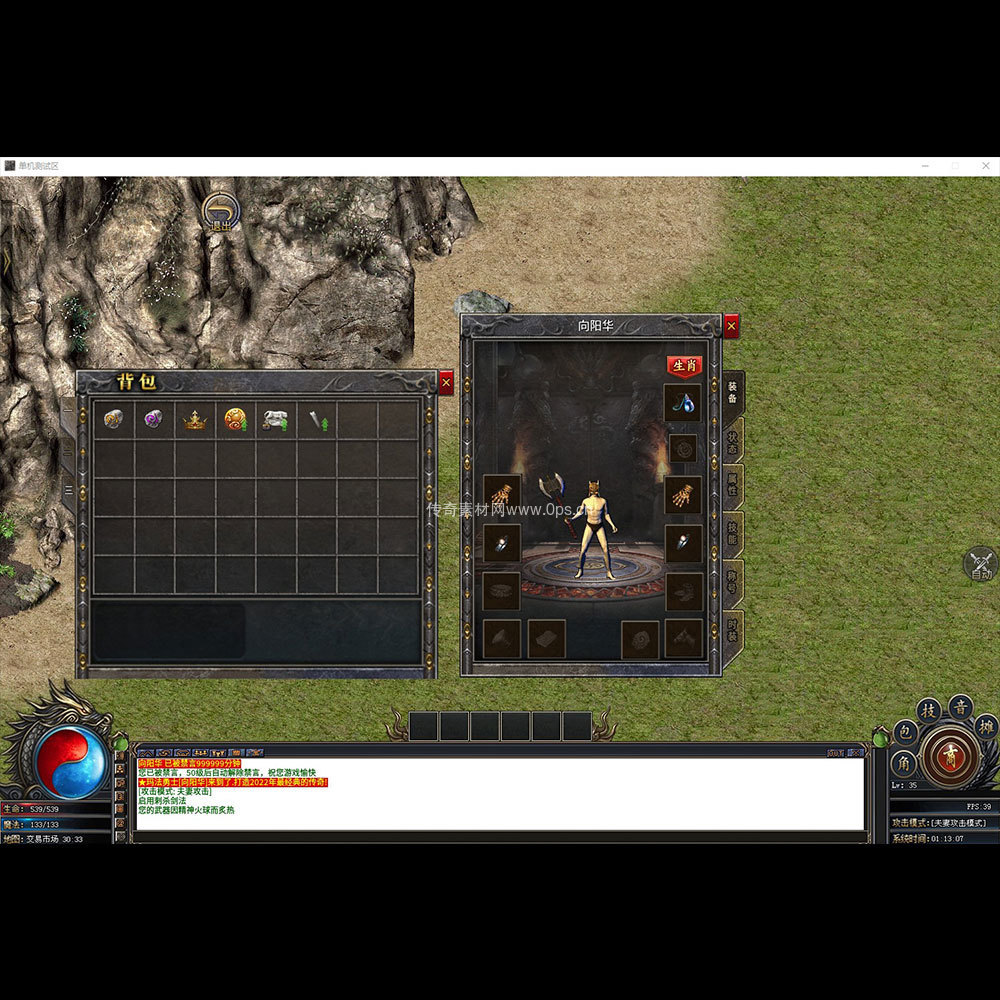The width and height of the screenshot is (1000, 1000).
Task: Click the 退出 exit button
Action: pyautogui.click(x=220, y=212)
